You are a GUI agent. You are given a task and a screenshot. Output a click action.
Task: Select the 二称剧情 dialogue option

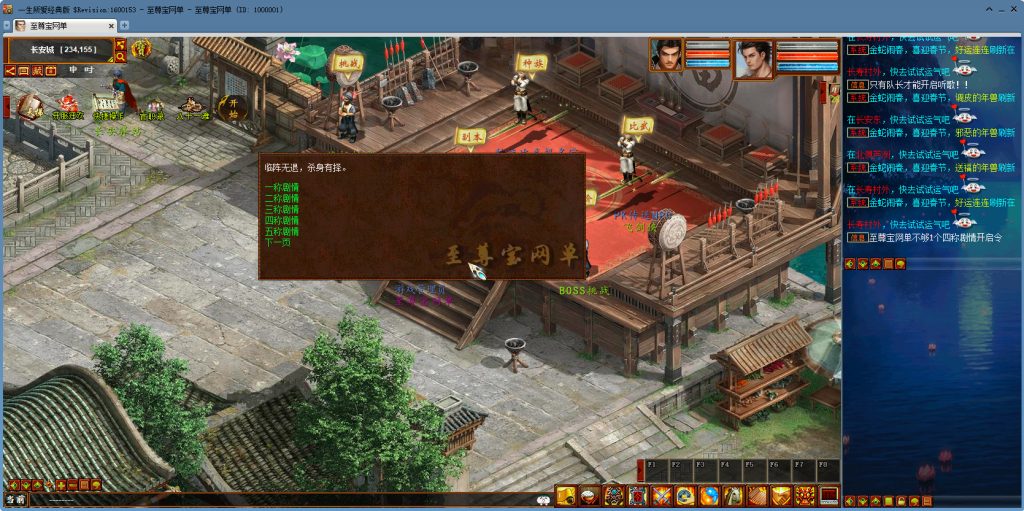coord(282,198)
